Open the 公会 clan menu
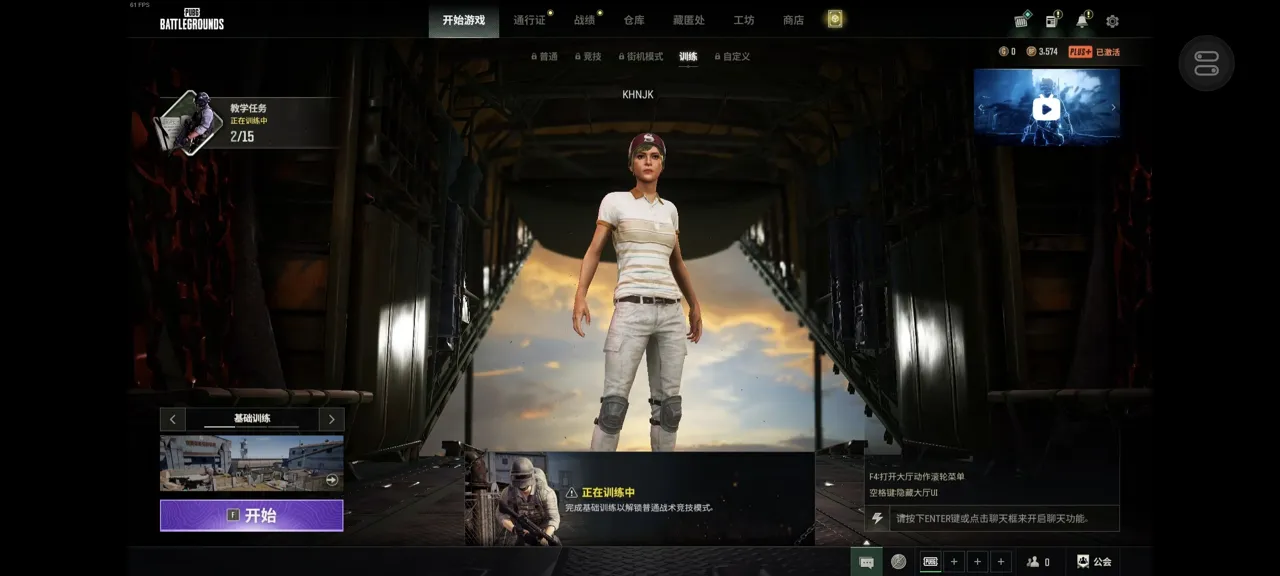This screenshot has width=1280, height=576. pyautogui.click(x=1093, y=562)
